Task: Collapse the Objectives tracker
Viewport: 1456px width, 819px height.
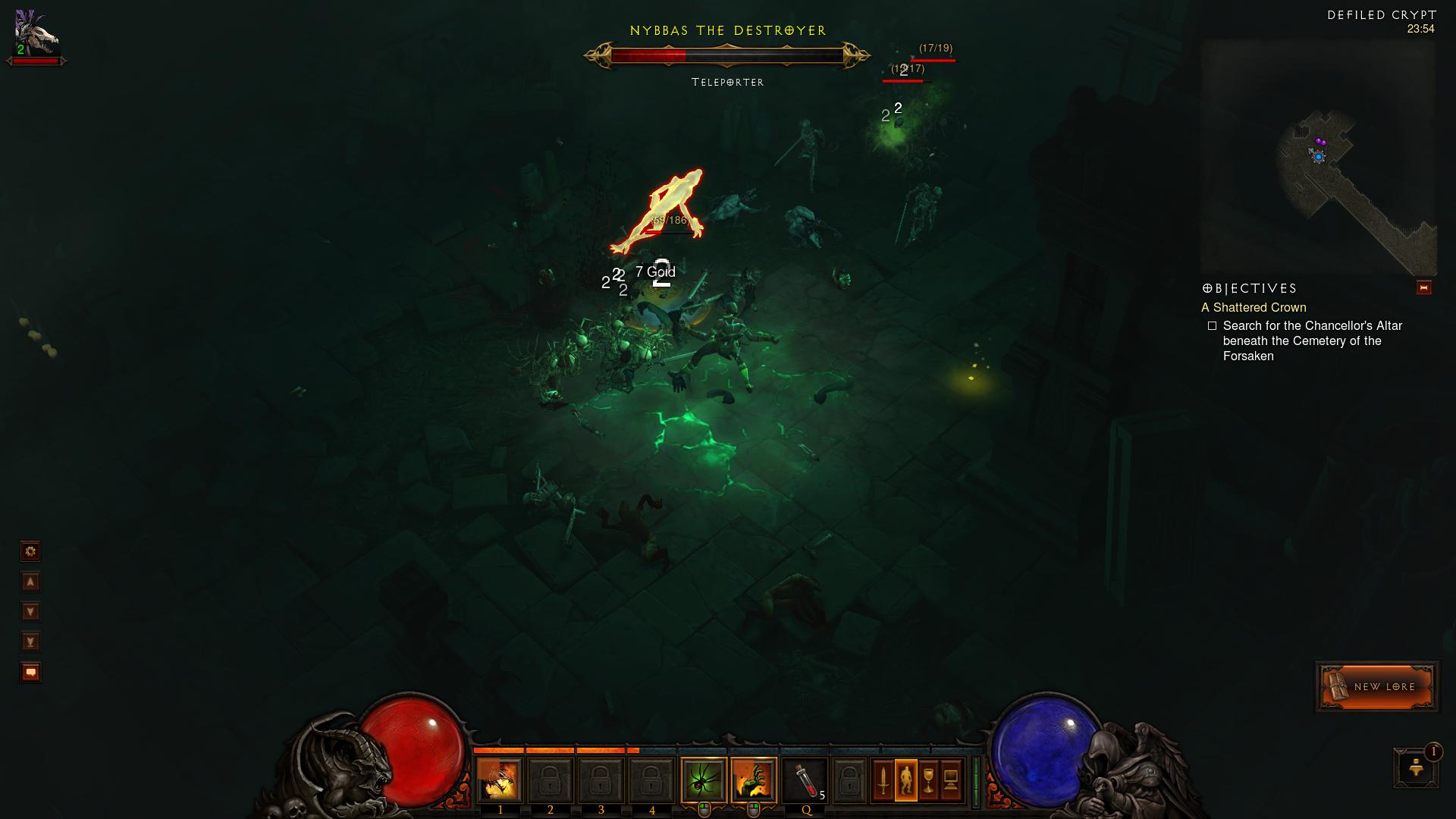Action: pyautogui.click(x=1423, y=287)
